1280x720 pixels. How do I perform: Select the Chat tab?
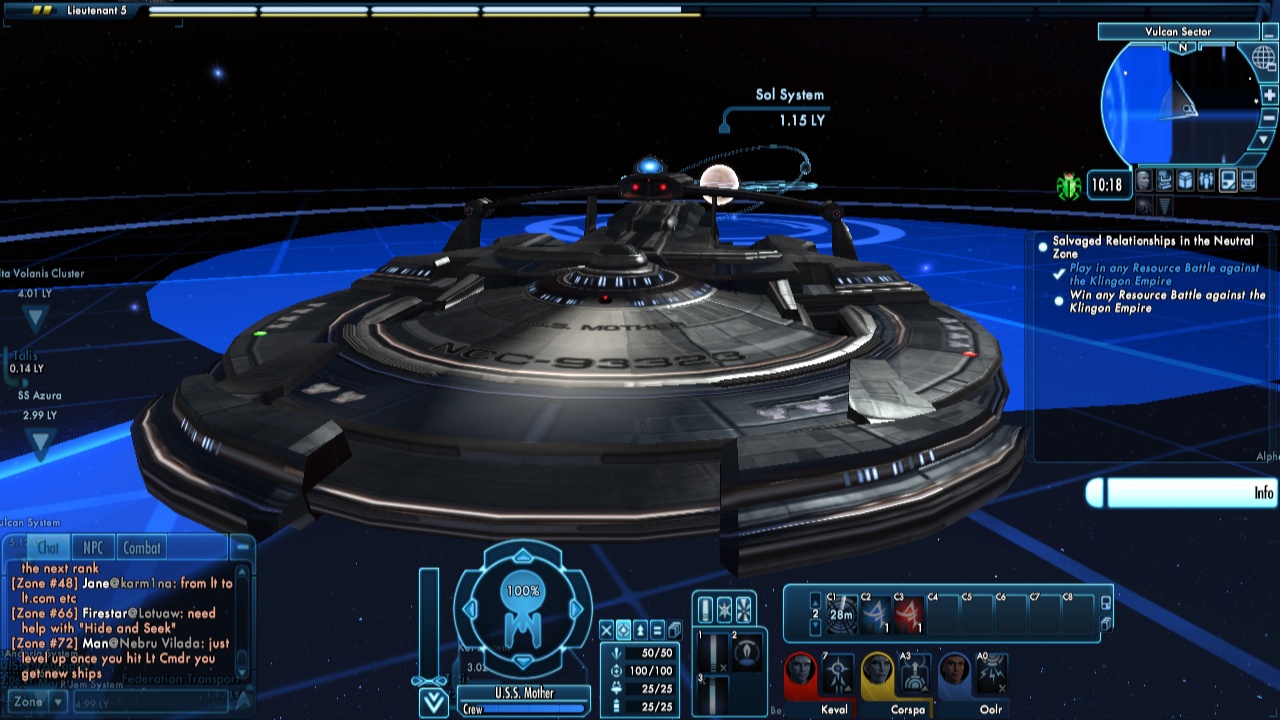click(48, 548)
